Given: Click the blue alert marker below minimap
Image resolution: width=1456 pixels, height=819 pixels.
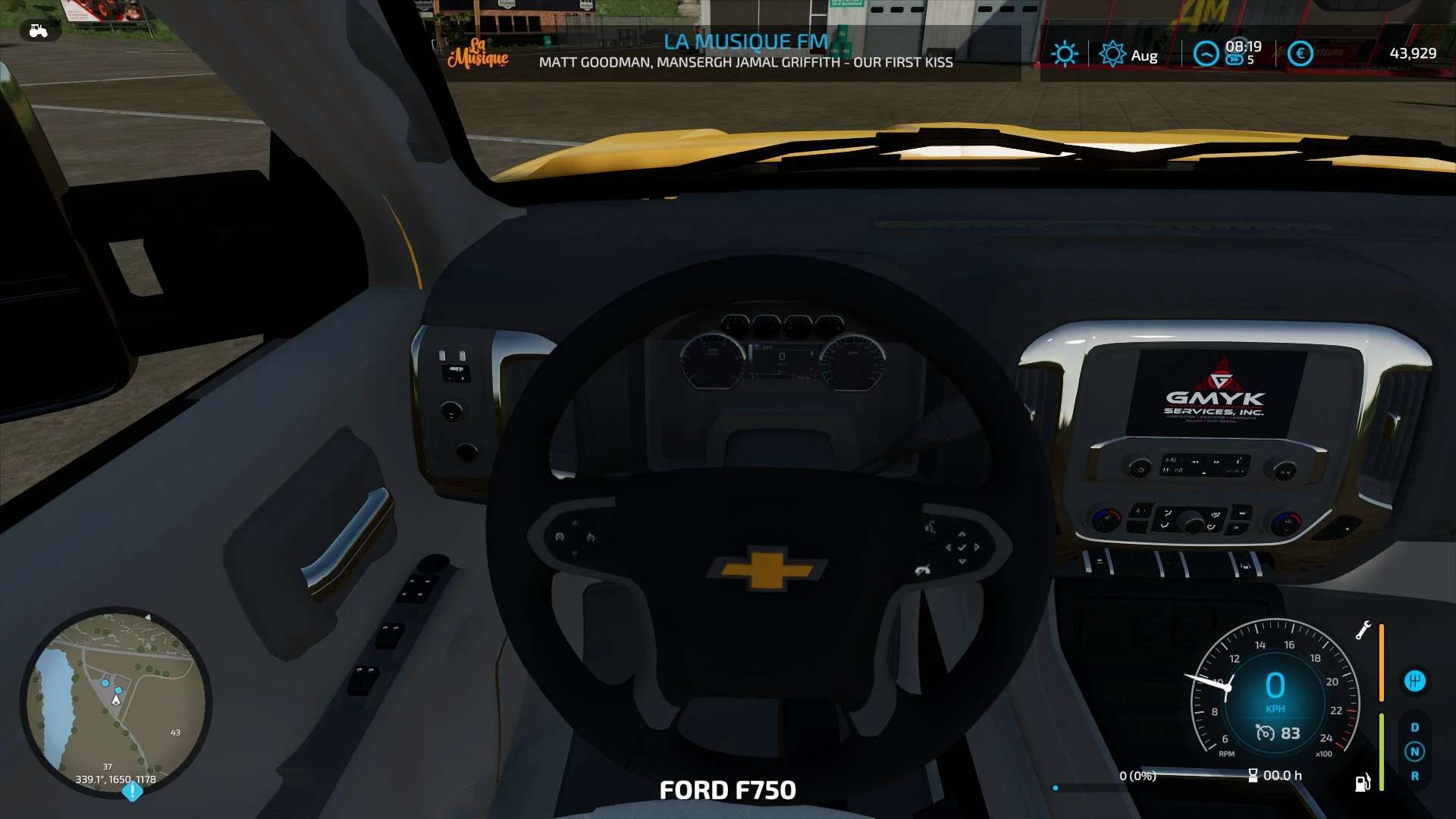Looking at the screenshot, I should point(133,792).
